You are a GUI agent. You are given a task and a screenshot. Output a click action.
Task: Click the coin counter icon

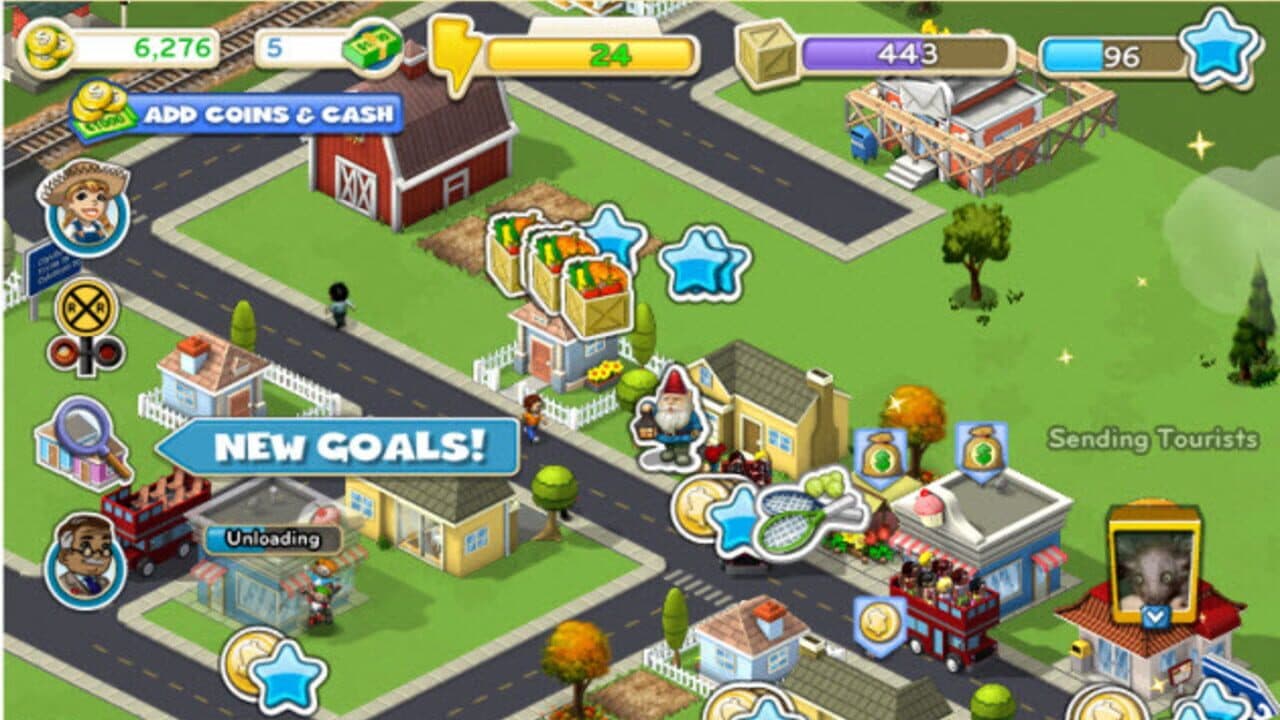coord(47,46)
